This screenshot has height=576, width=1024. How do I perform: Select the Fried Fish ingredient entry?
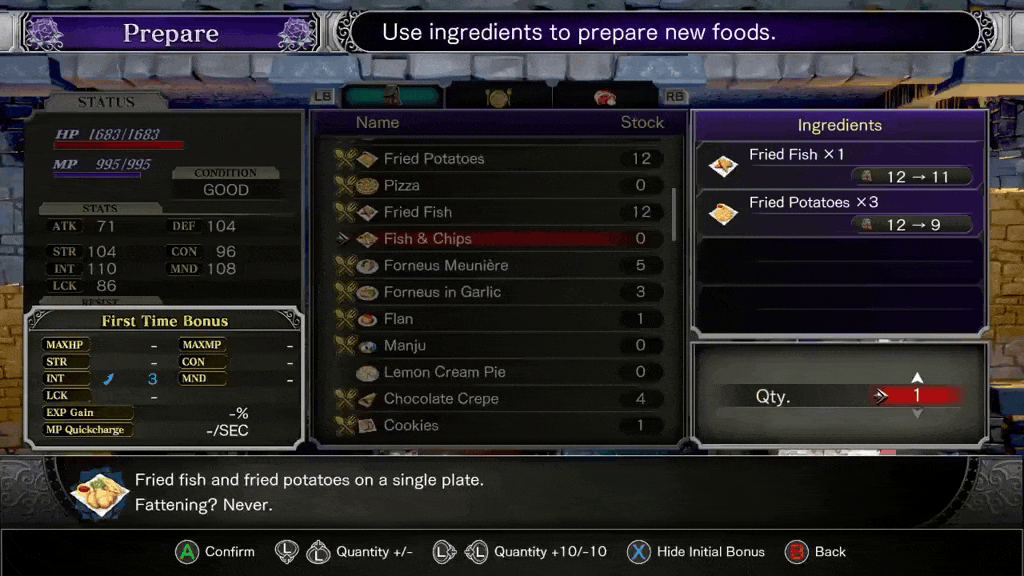[840, 165]
